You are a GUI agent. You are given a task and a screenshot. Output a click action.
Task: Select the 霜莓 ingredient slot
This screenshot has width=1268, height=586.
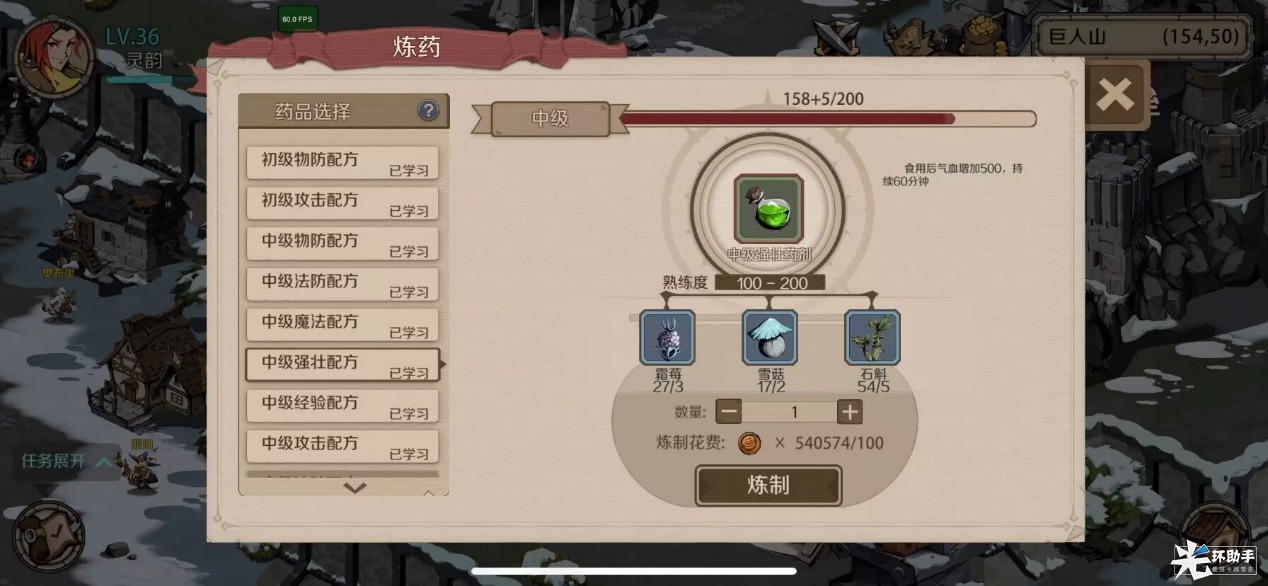coord(667,338)
